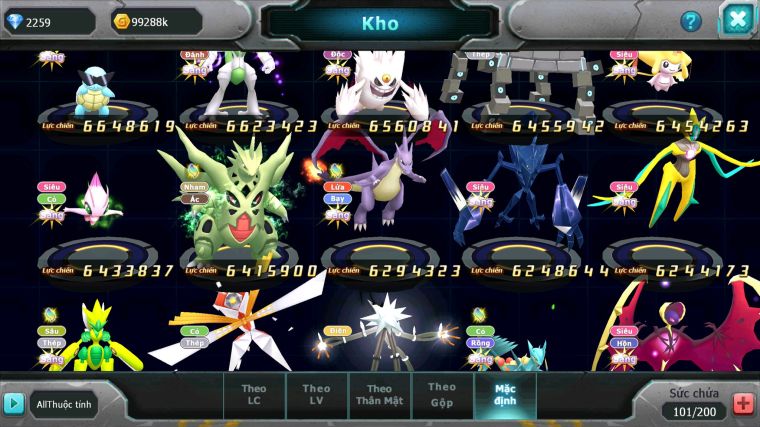
Task: Close the Kho storage screen
Action: click(x=737, y=19)
